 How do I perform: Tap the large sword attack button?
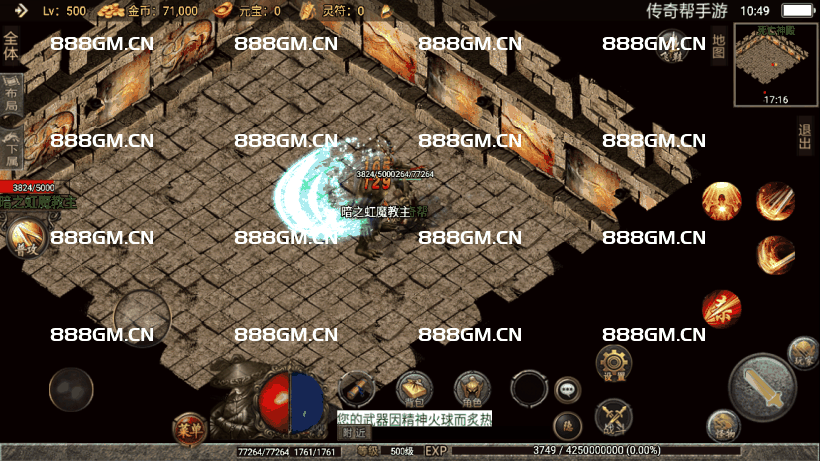pyautogui.click(x=764, y=386)
